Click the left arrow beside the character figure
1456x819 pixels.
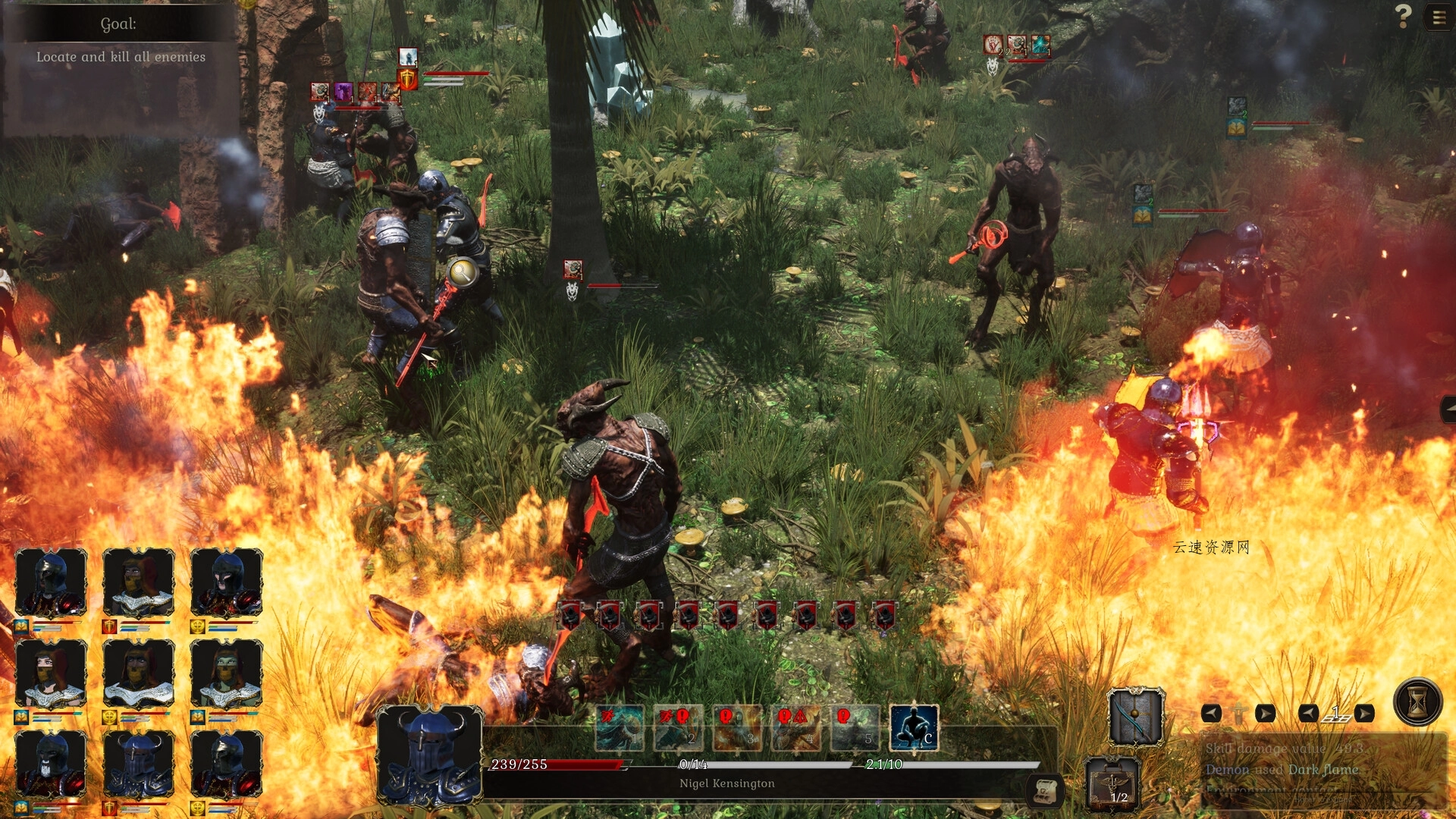[x=1211, y=714]
